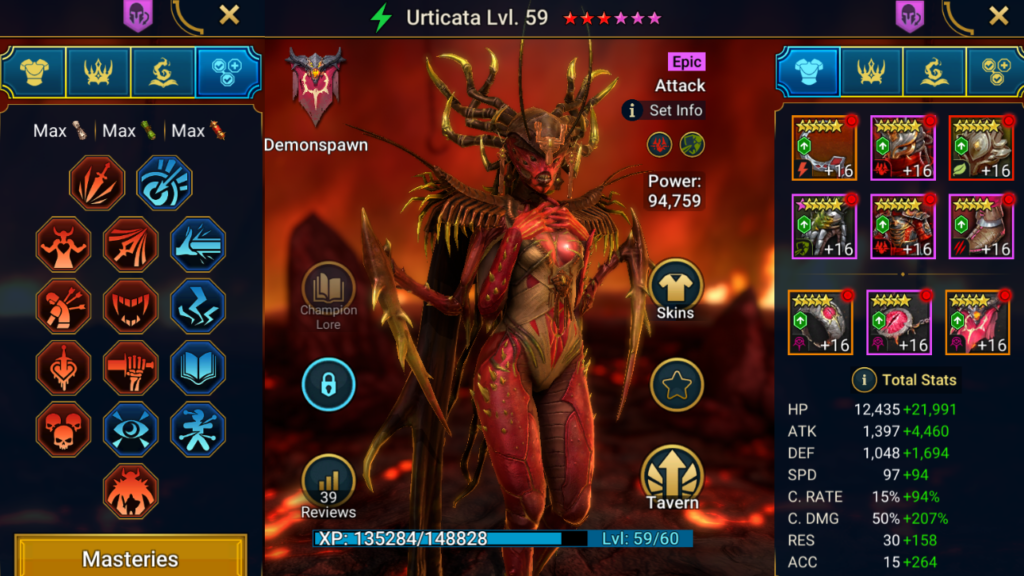Mark champion with the star button
The image size is (1024, 576).
(677, 384)
